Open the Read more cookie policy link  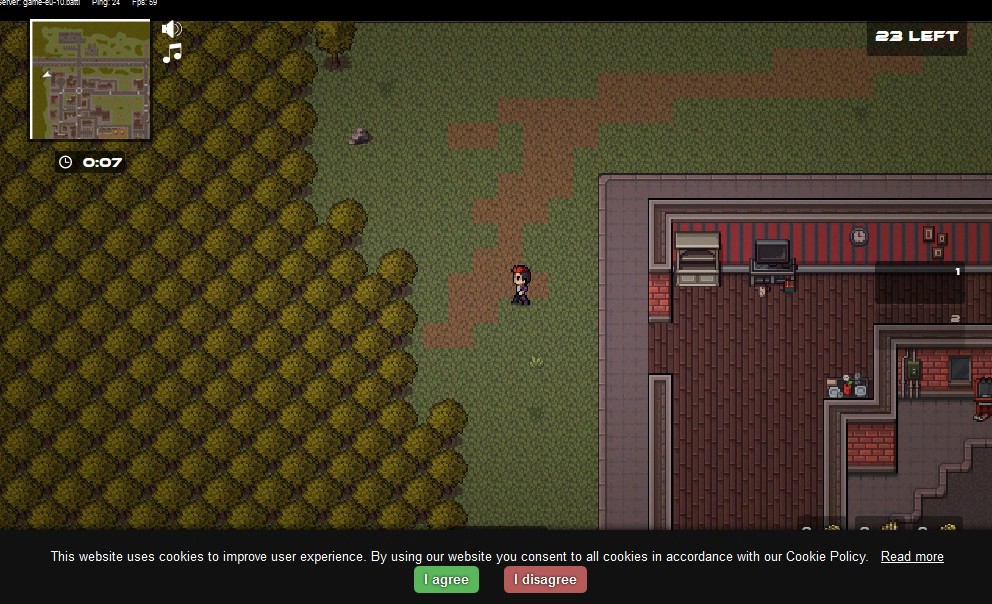[912, 556]
